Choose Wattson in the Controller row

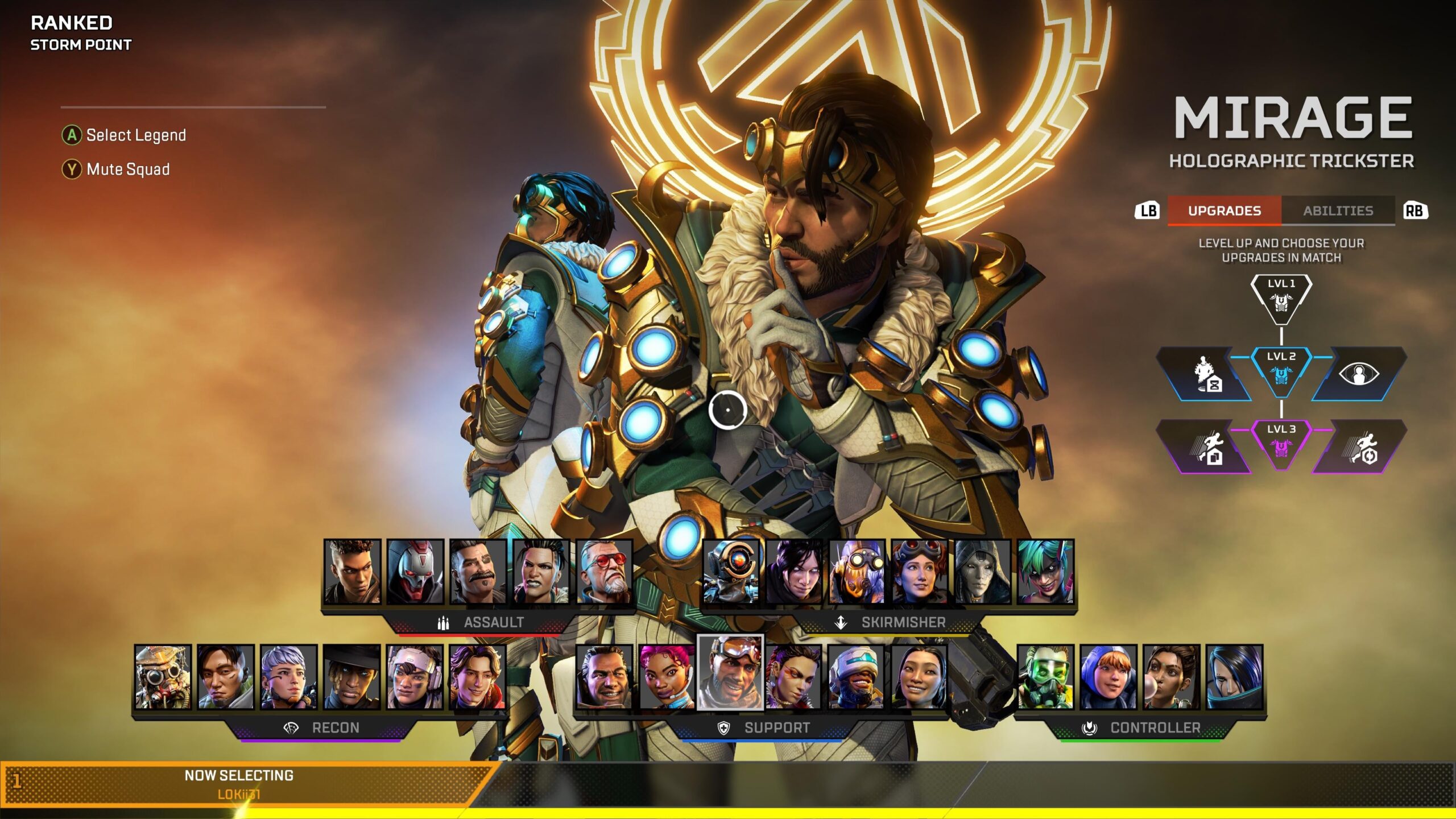pyautogui.click(x=1108, y=677)
